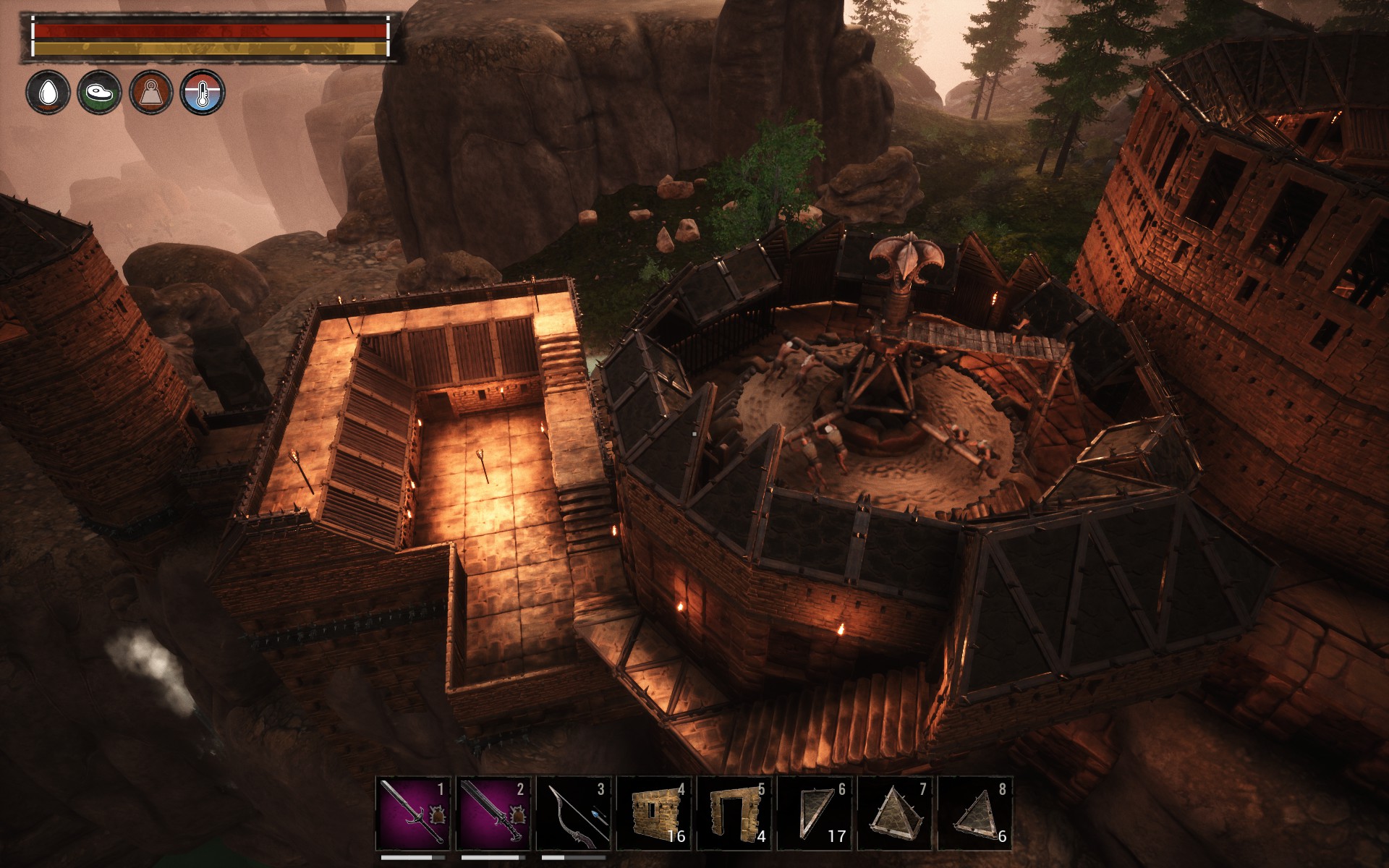Click the water drop thirst icon
The width and height of the screenshot is (1389, 868).
pyautogui.click(x=48, y=93)
